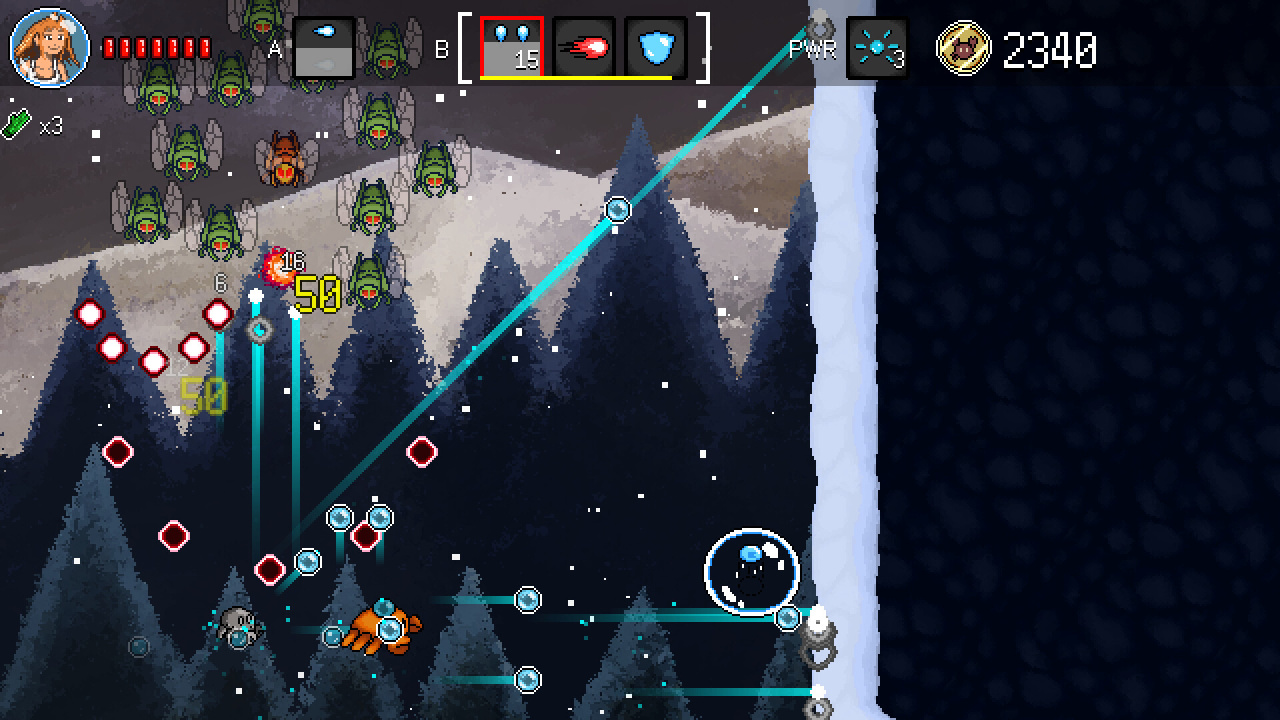Click the orange-haired pilot portrait
1280x720 pixels.
tap(49, 47)
